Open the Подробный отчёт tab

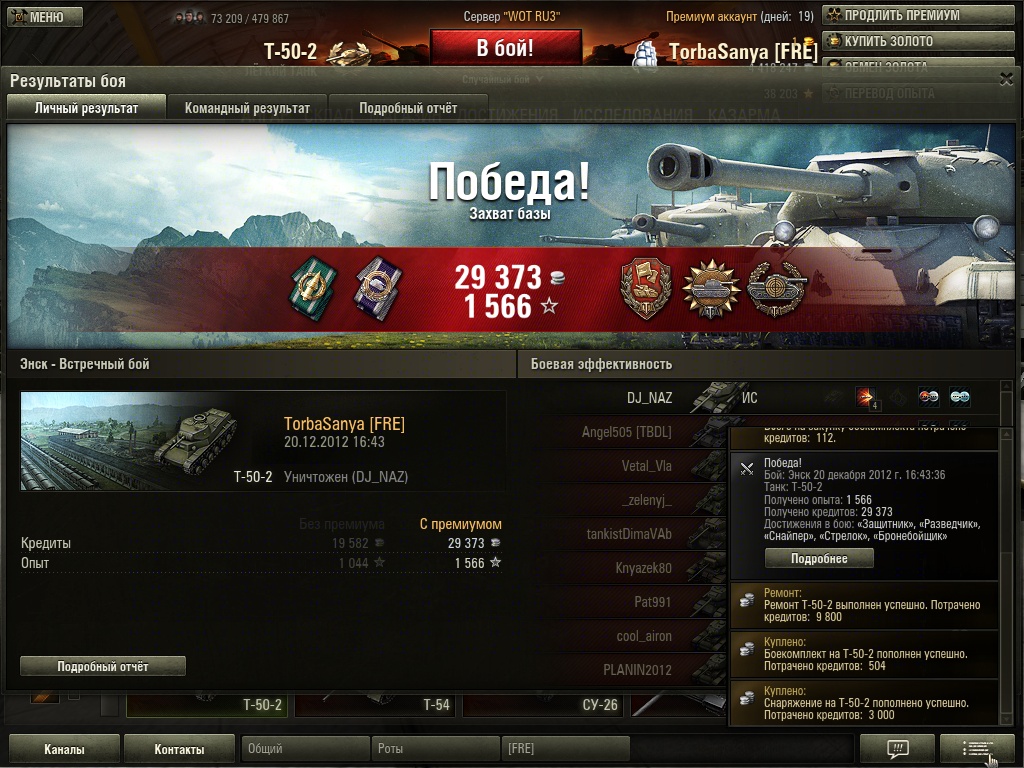(408, 108)
